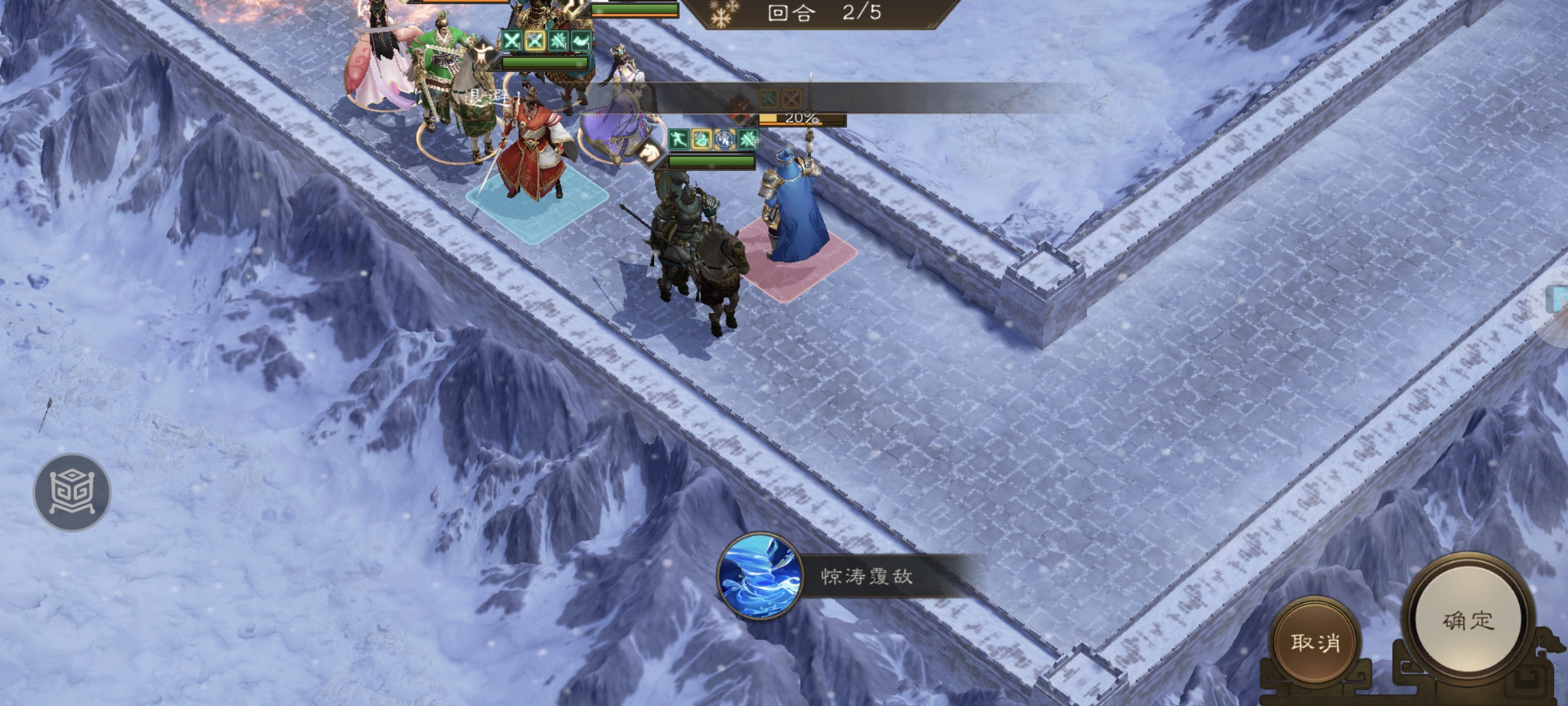
Task: Toggle the greyed-out green weapon buff icon
Action: tap(768, 99)
